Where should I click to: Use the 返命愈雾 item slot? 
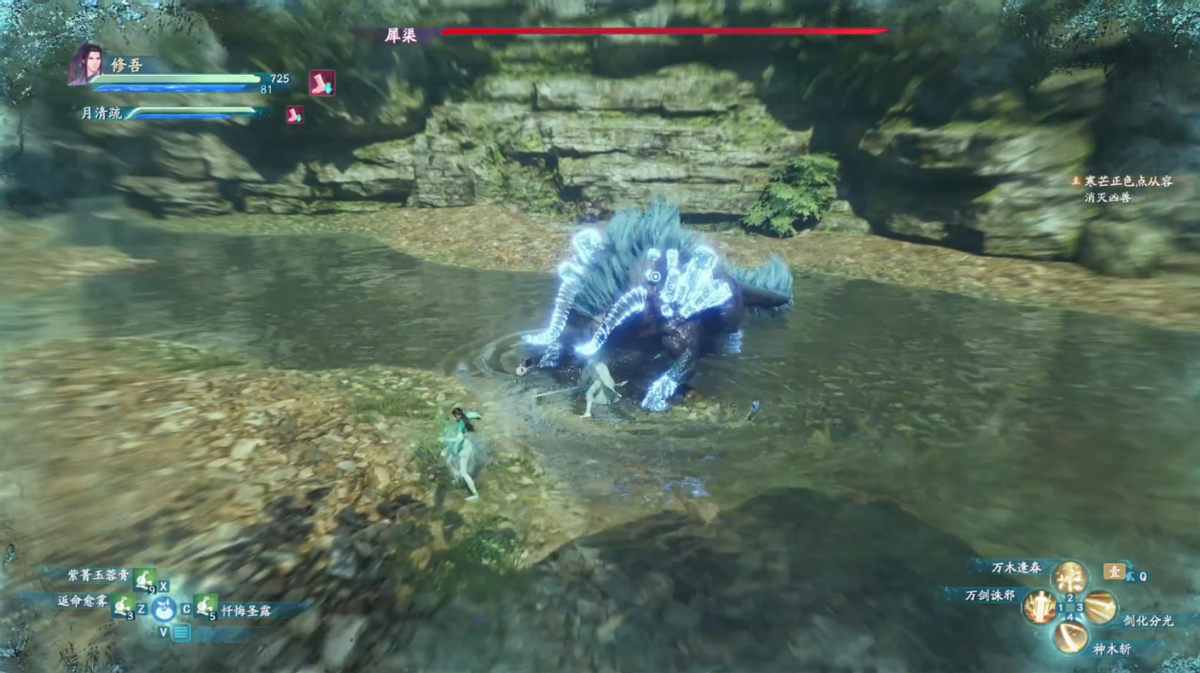pyautogui.click(x=123, y=605)
